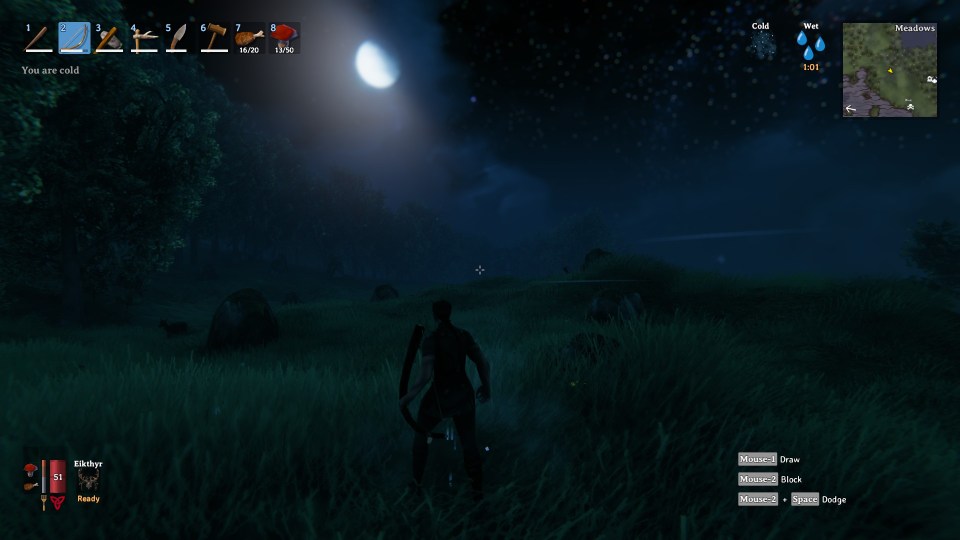960x540 pixels.
Task: Choose the antler pickaxe slot
Action: (144, 38)
